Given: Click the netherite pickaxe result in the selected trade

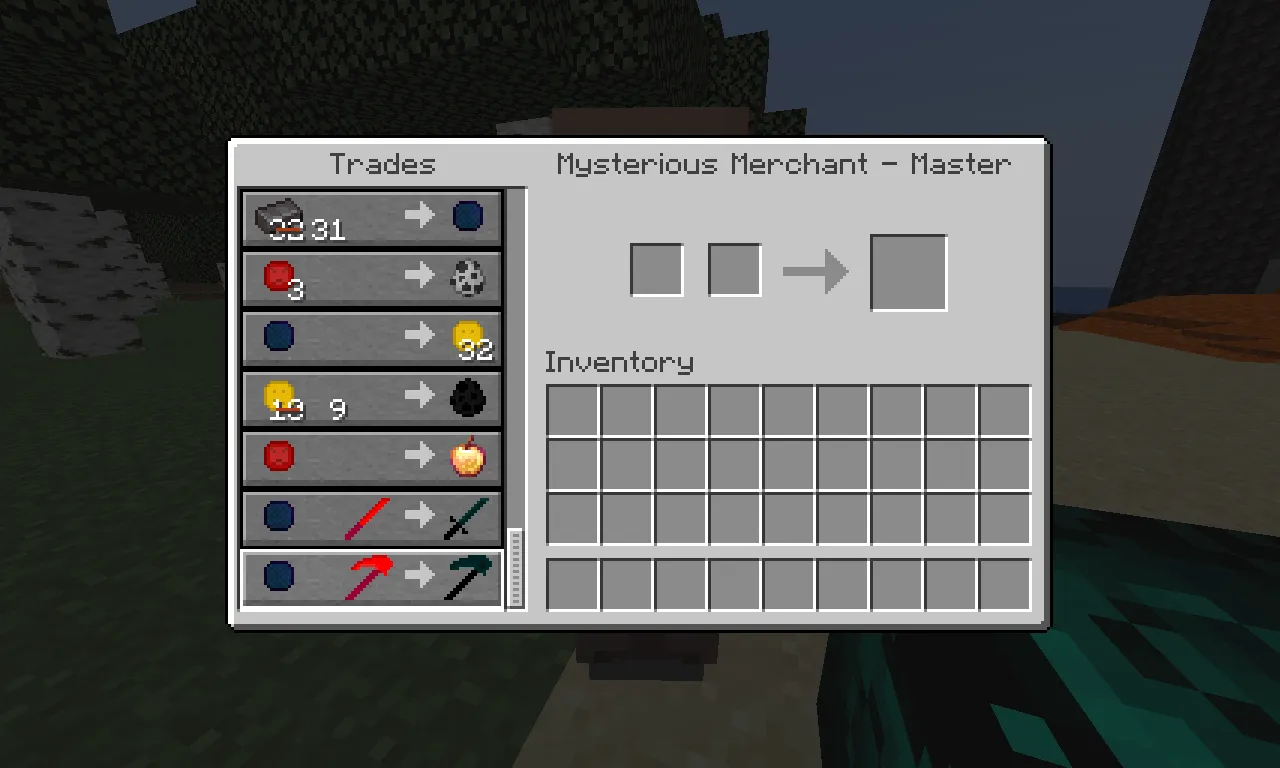Looking at the screenshot, I should (469, 578).
